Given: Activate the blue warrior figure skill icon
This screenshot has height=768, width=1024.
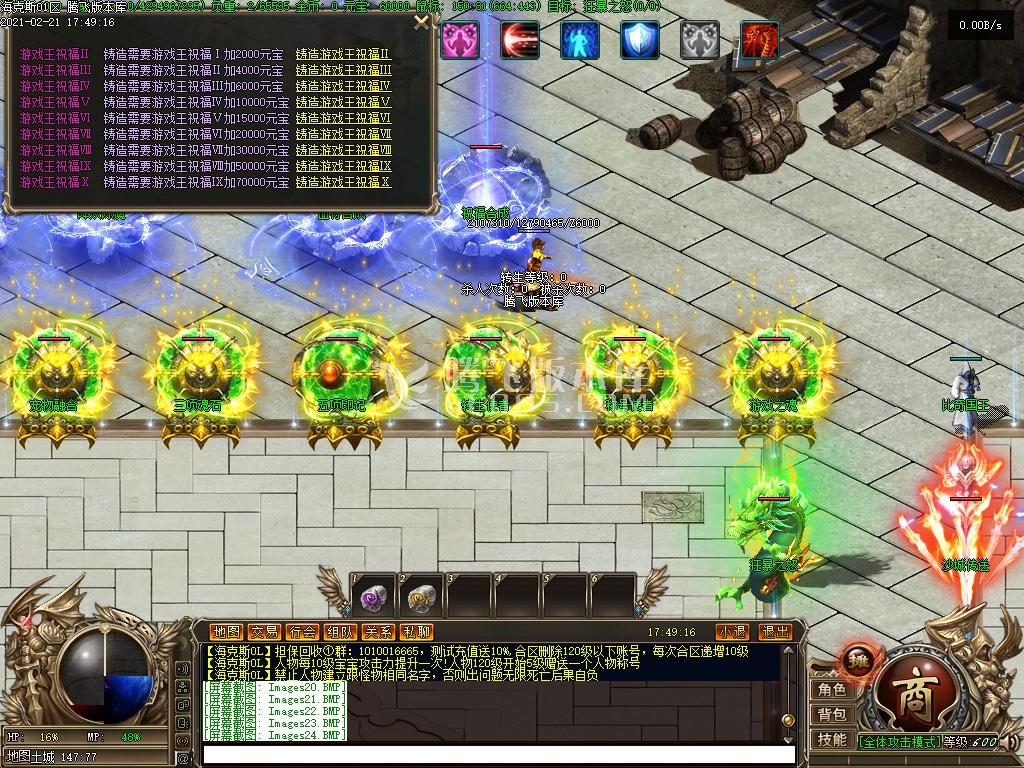Looking at the screenshot, I should point(580,40).
